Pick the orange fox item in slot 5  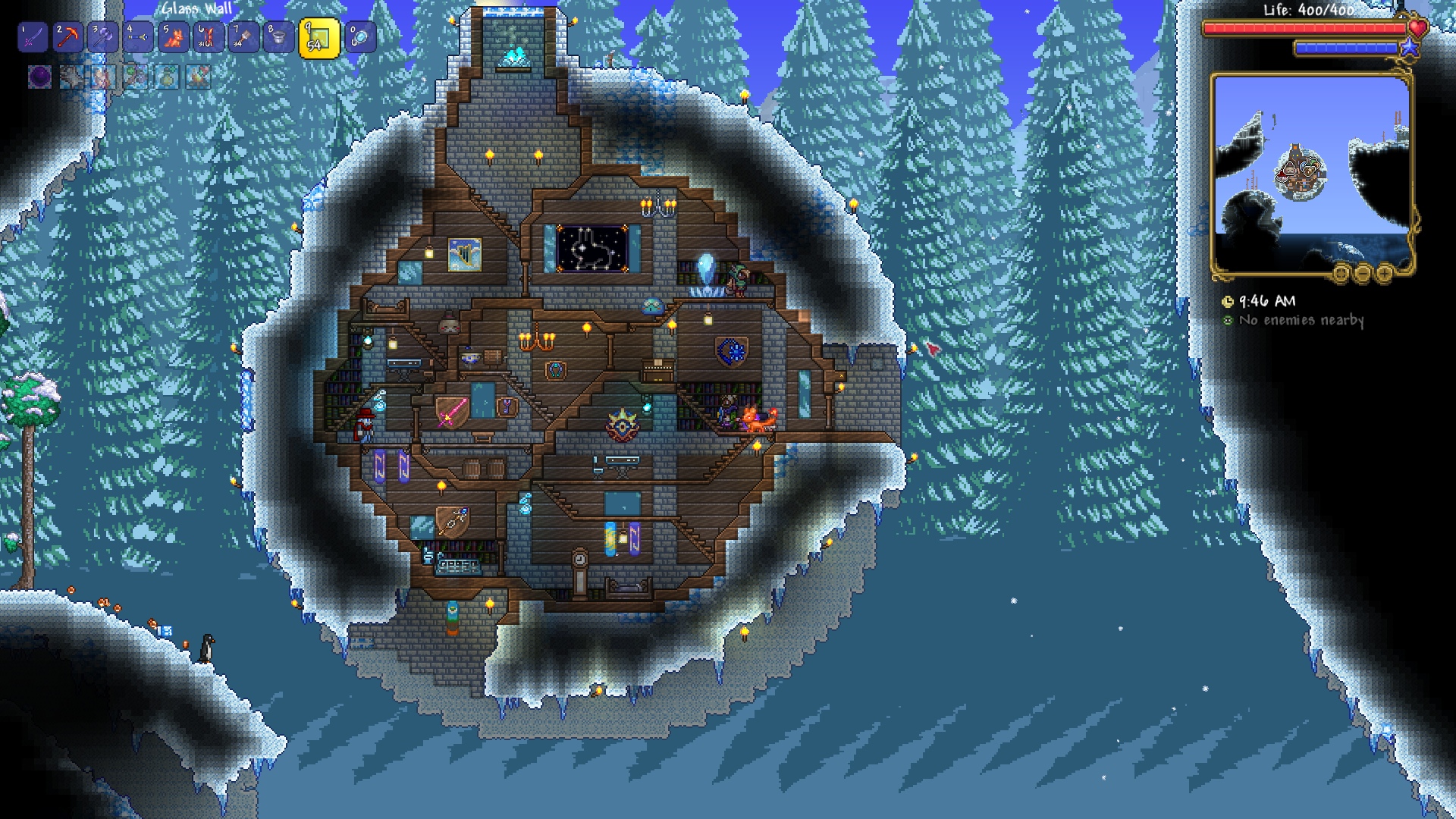coord(173,36)
